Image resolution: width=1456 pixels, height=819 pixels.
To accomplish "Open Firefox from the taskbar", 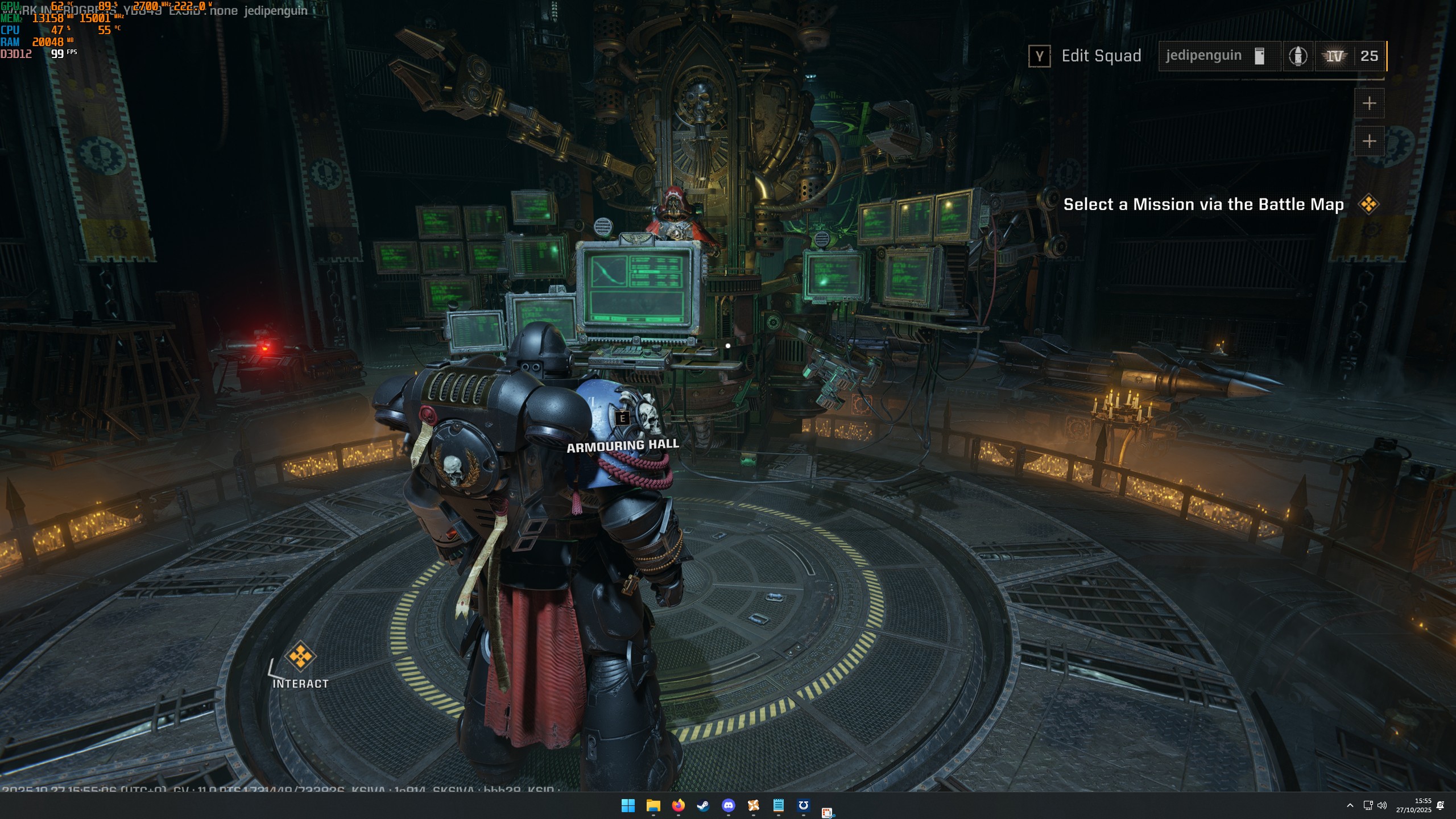I will coord(678,806).
